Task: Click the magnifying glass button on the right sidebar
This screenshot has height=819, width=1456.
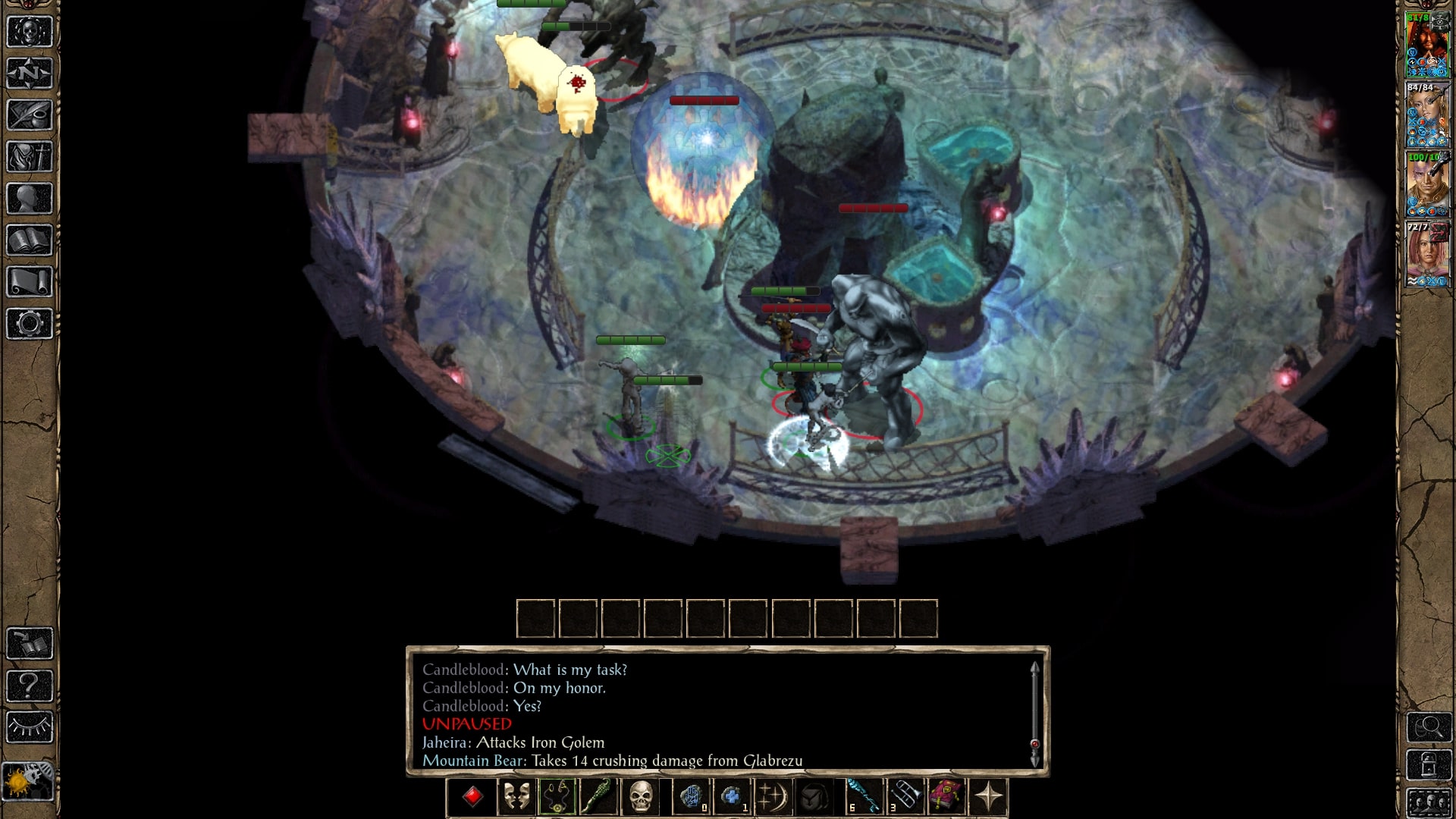Action: 1429,728
